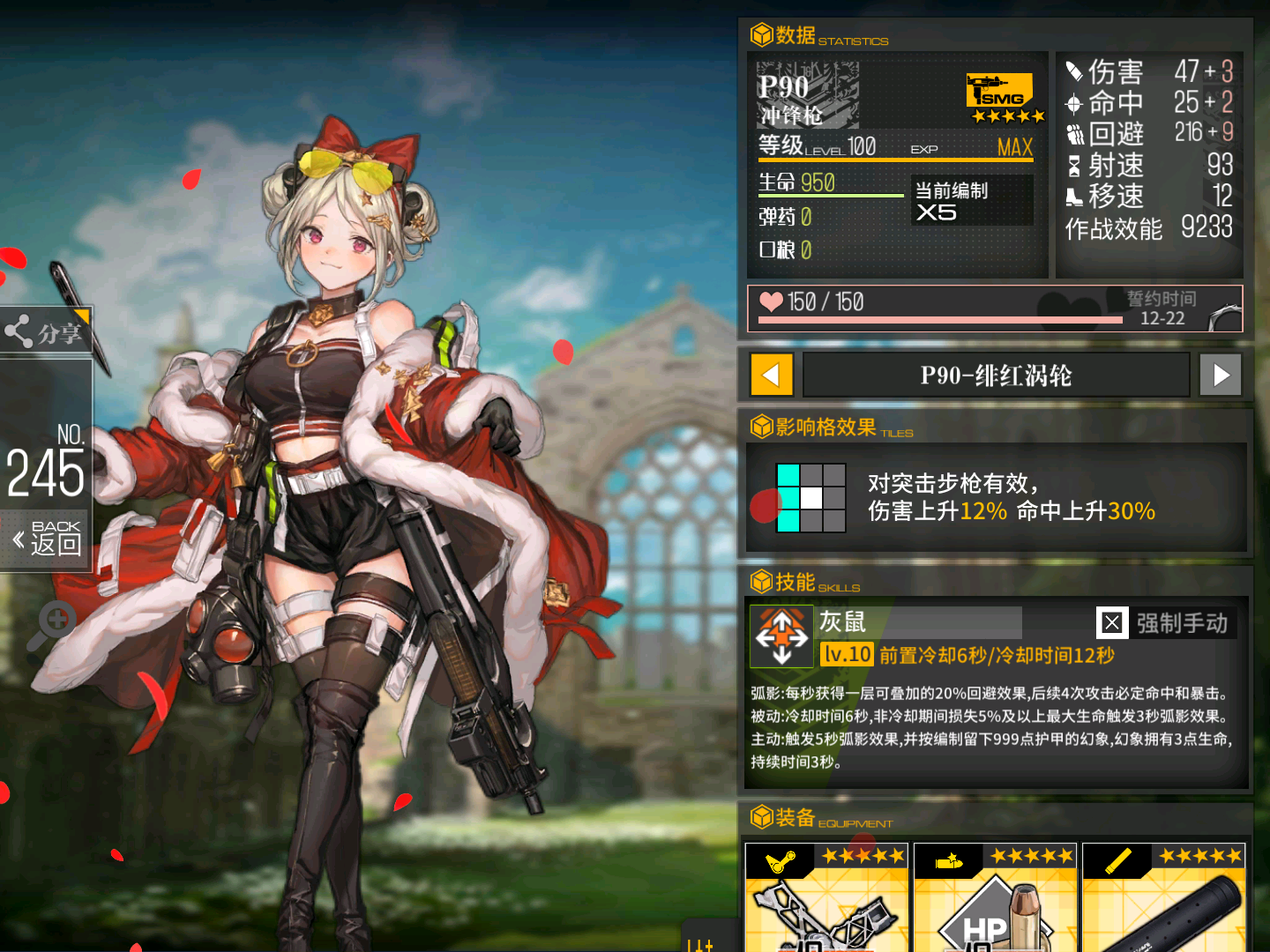Click the heart affection icon
The image size is (1270, 952).
coord(771,302)
